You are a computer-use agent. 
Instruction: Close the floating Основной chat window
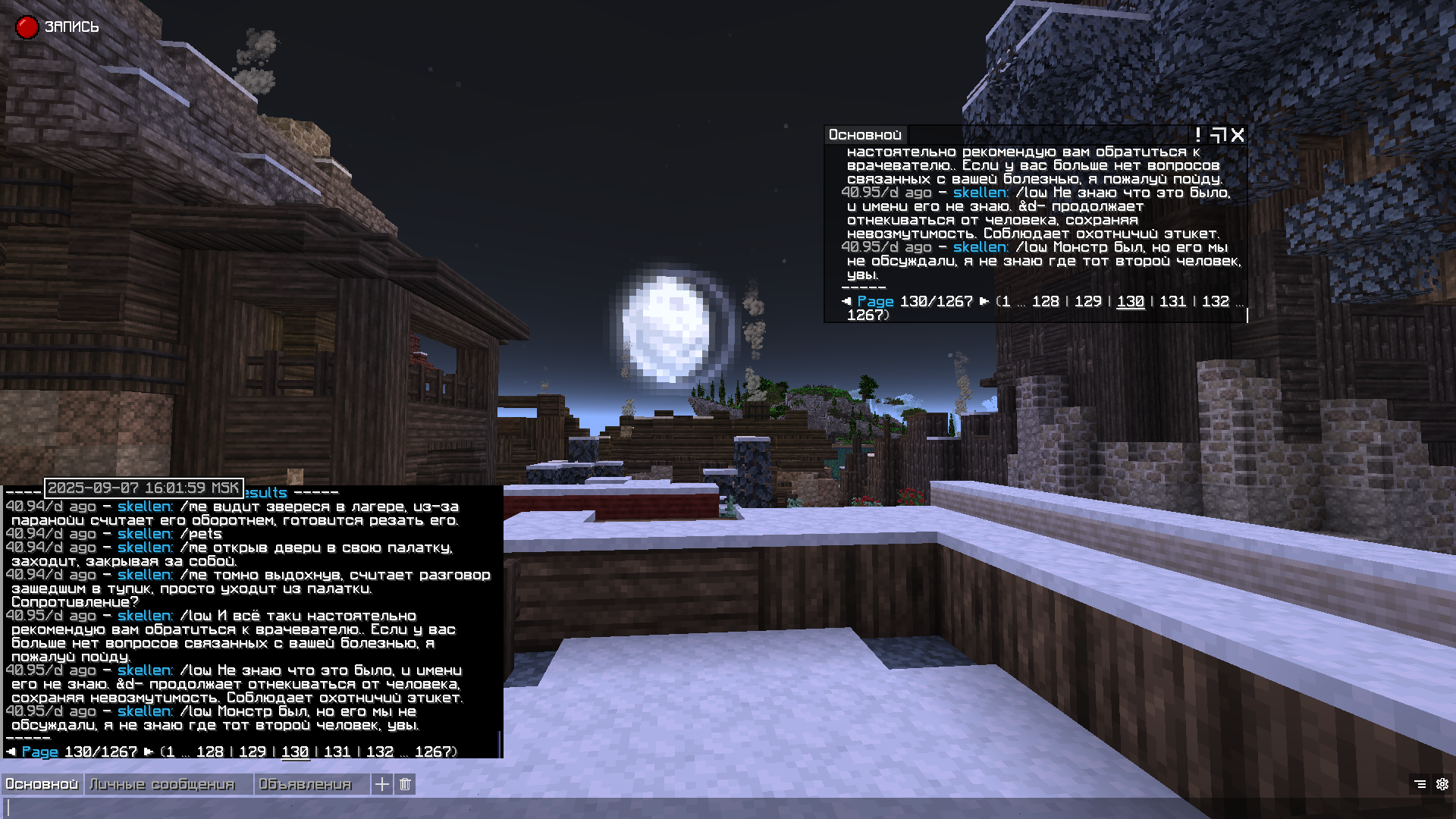coord(1238,135)
